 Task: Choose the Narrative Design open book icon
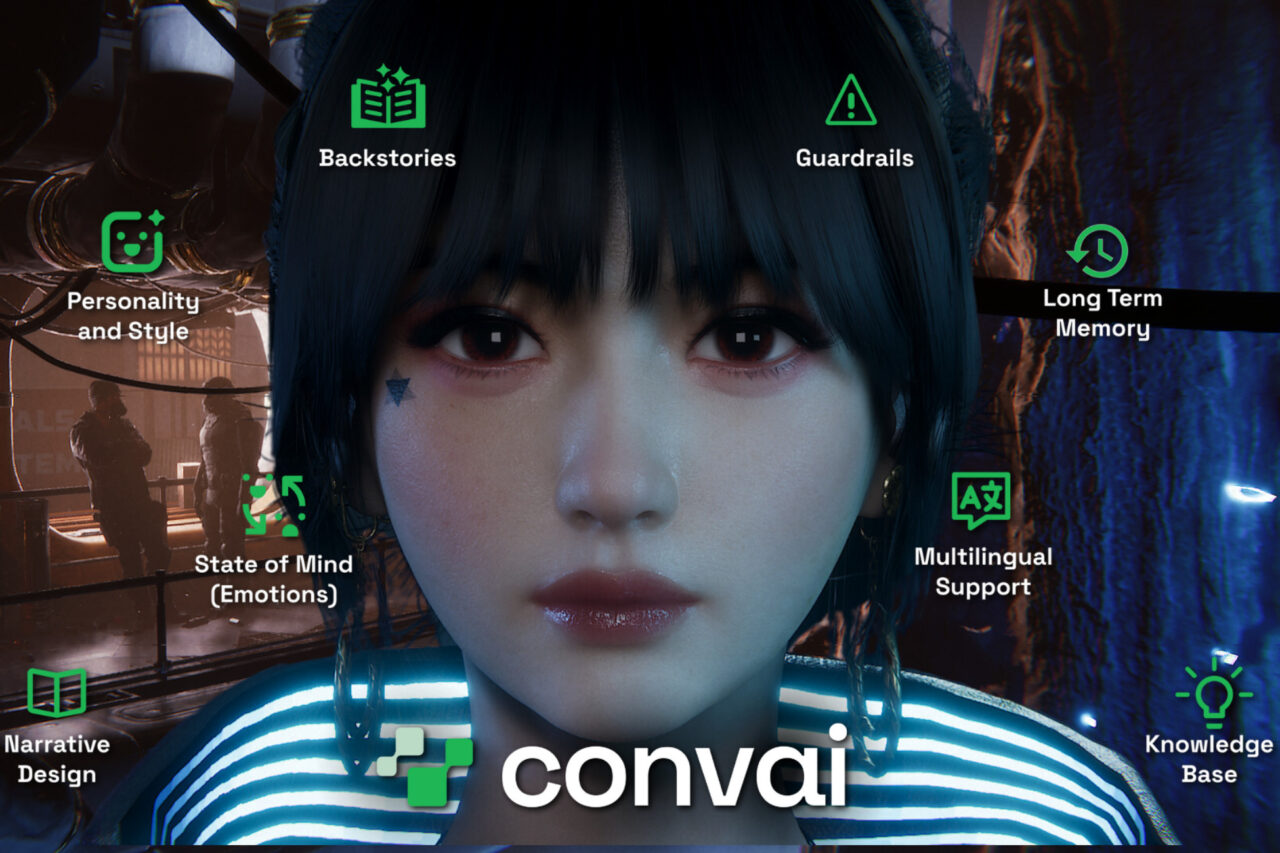click(57, 692)
